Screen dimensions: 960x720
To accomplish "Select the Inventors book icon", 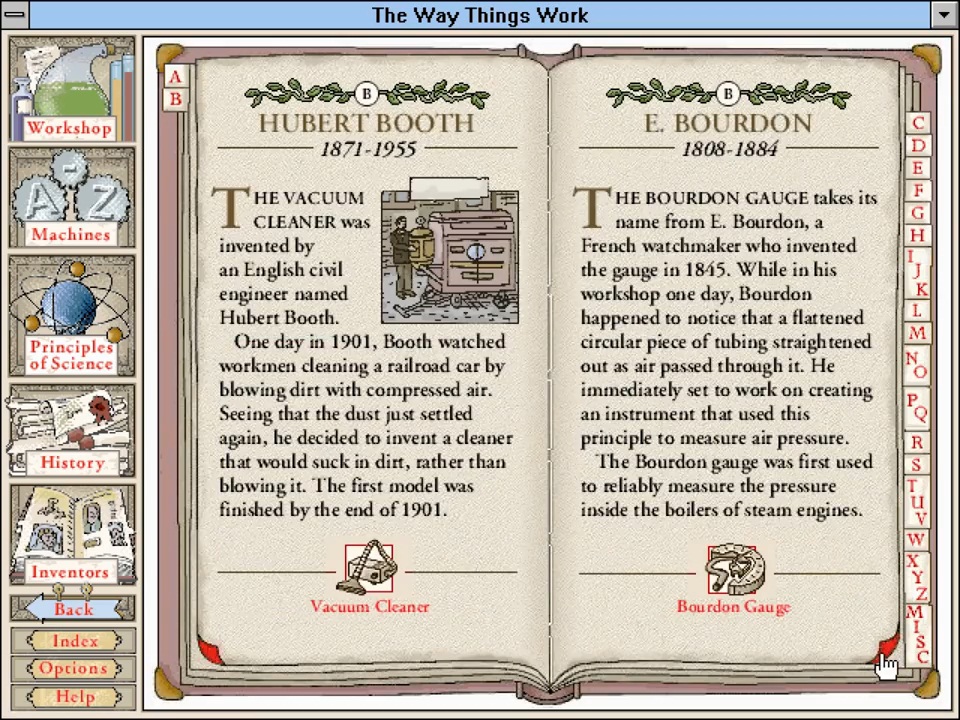I will (x=72, y=534).
